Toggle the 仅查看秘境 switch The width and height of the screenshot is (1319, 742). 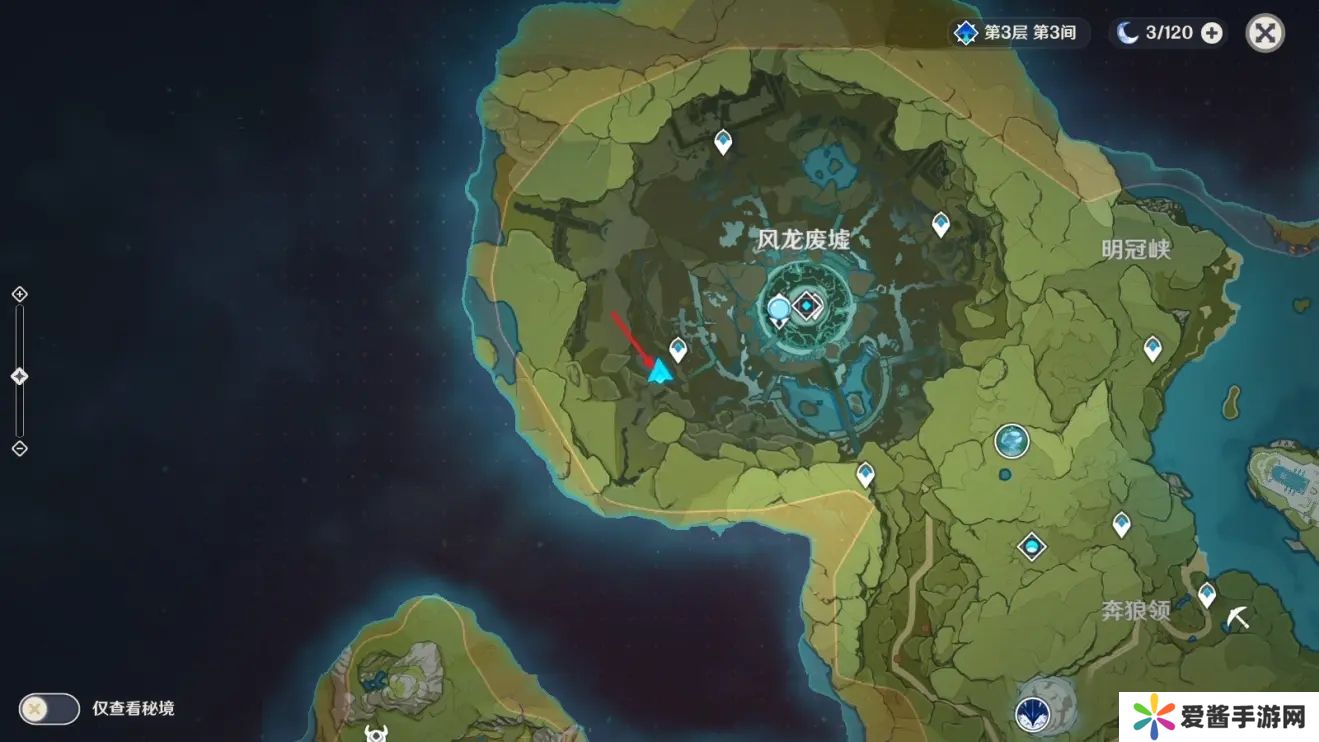(x=49, y=709)
